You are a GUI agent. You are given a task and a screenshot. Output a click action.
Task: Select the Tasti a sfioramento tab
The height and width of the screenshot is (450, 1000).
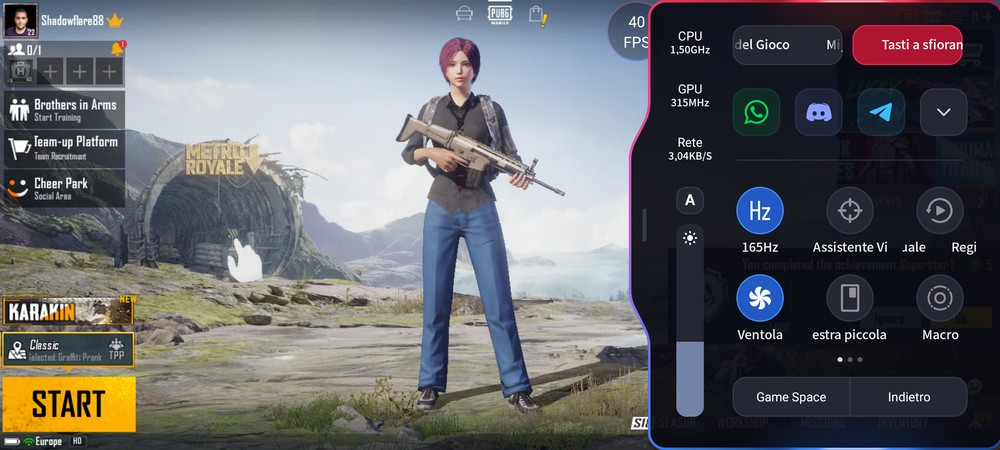(907, 45)
